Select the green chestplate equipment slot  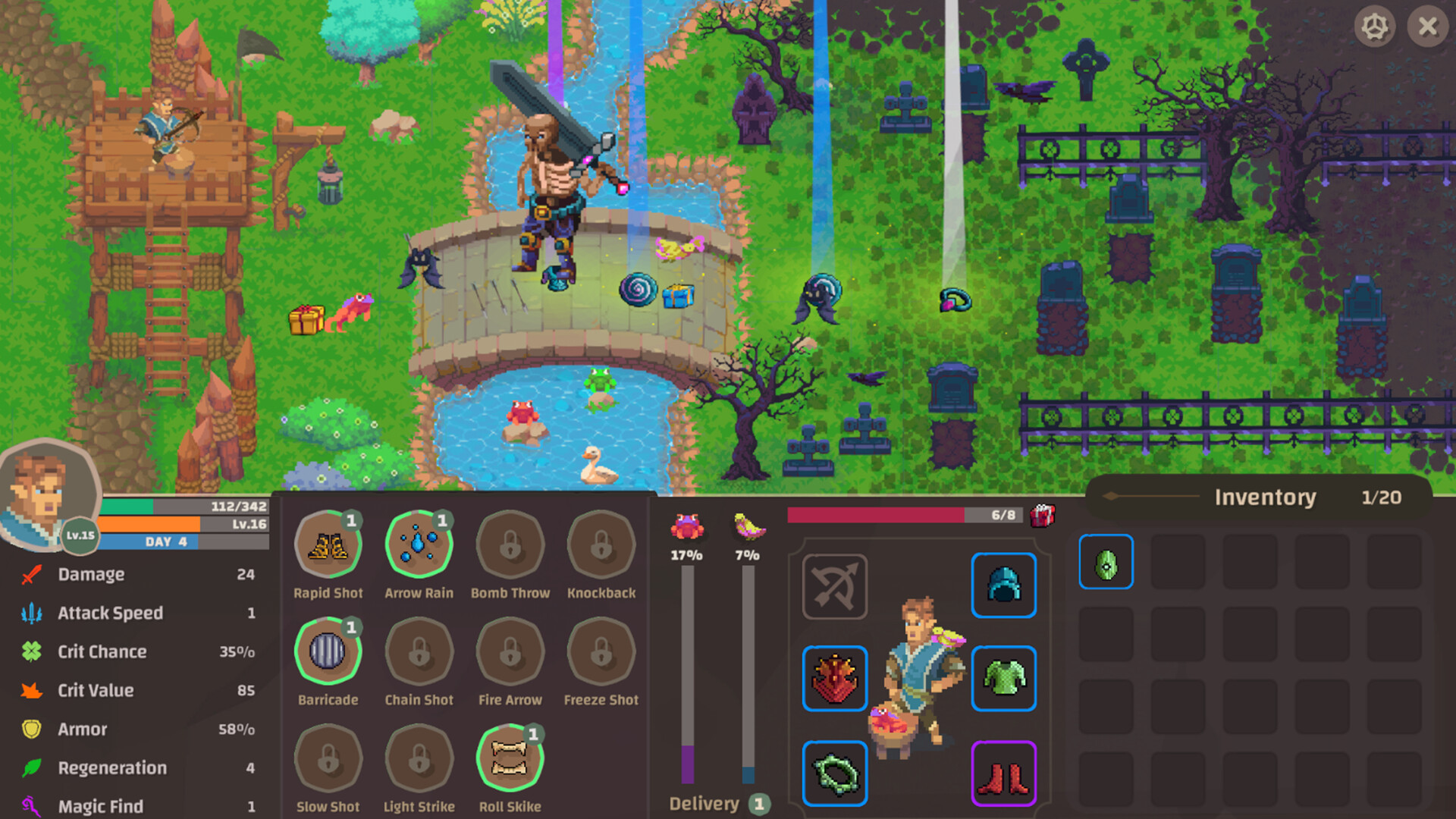(1003, 679)
